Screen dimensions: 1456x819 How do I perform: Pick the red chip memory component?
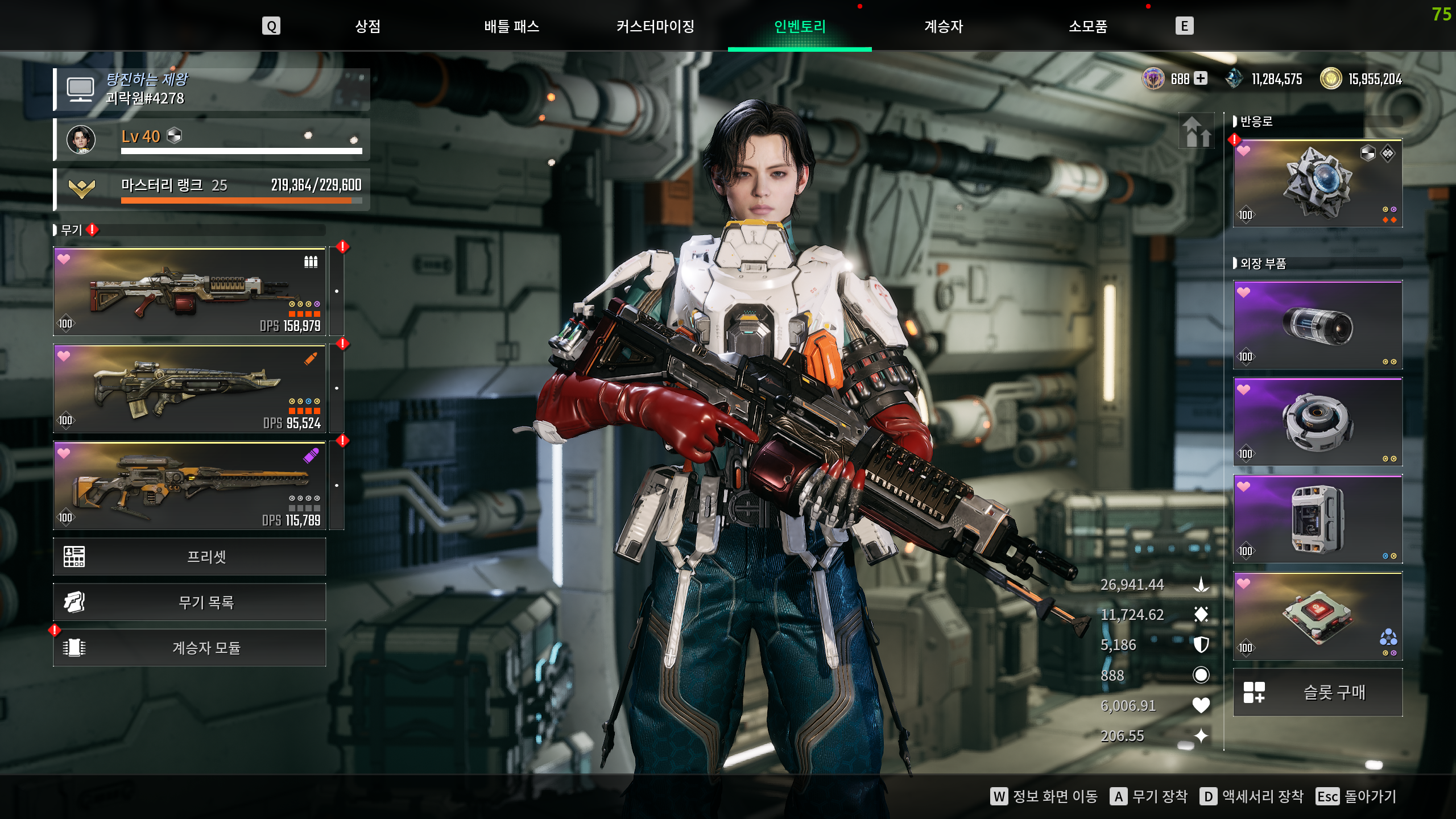(x=1317, y=617)
